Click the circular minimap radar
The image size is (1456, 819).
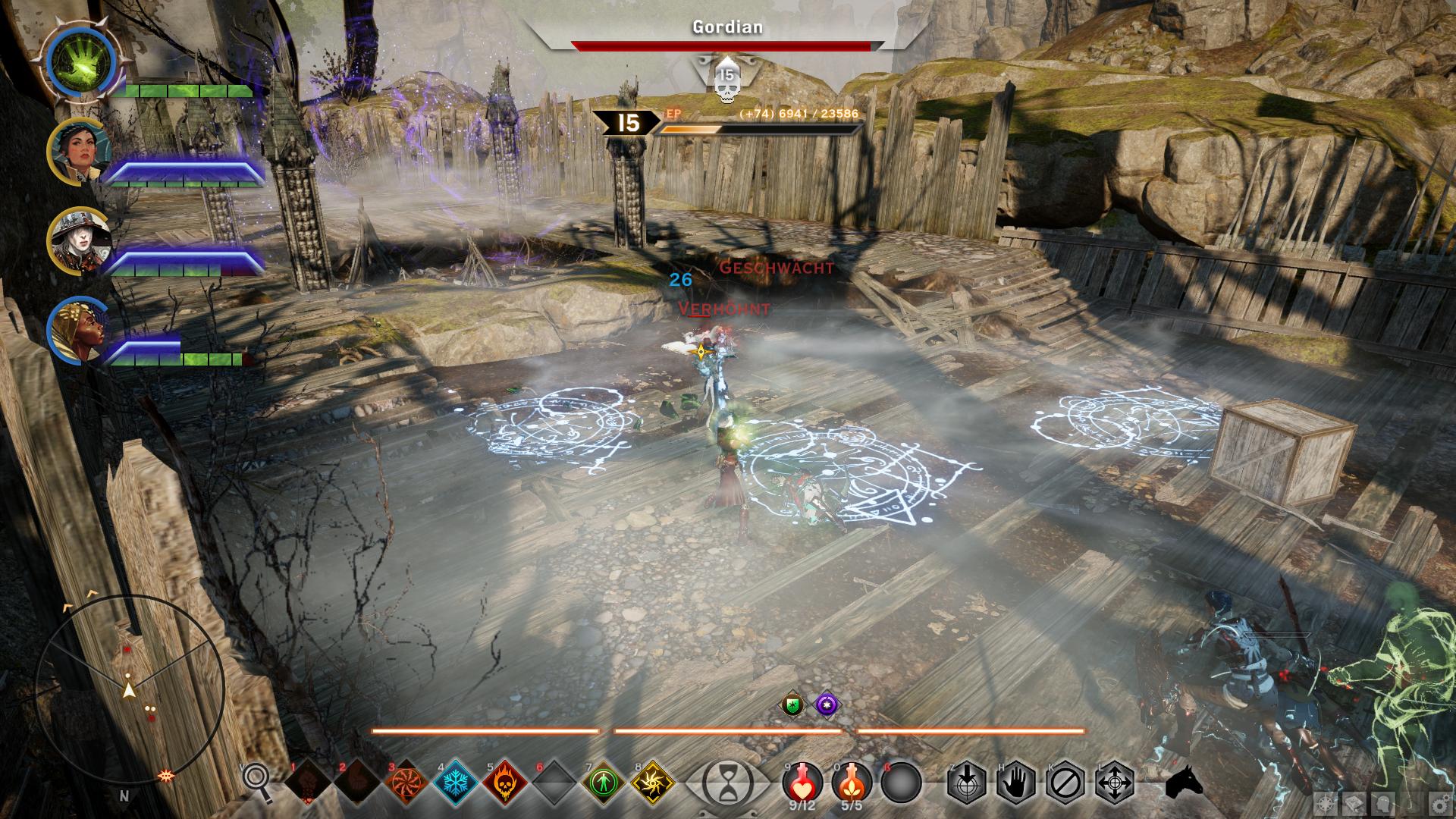(129, 690)
